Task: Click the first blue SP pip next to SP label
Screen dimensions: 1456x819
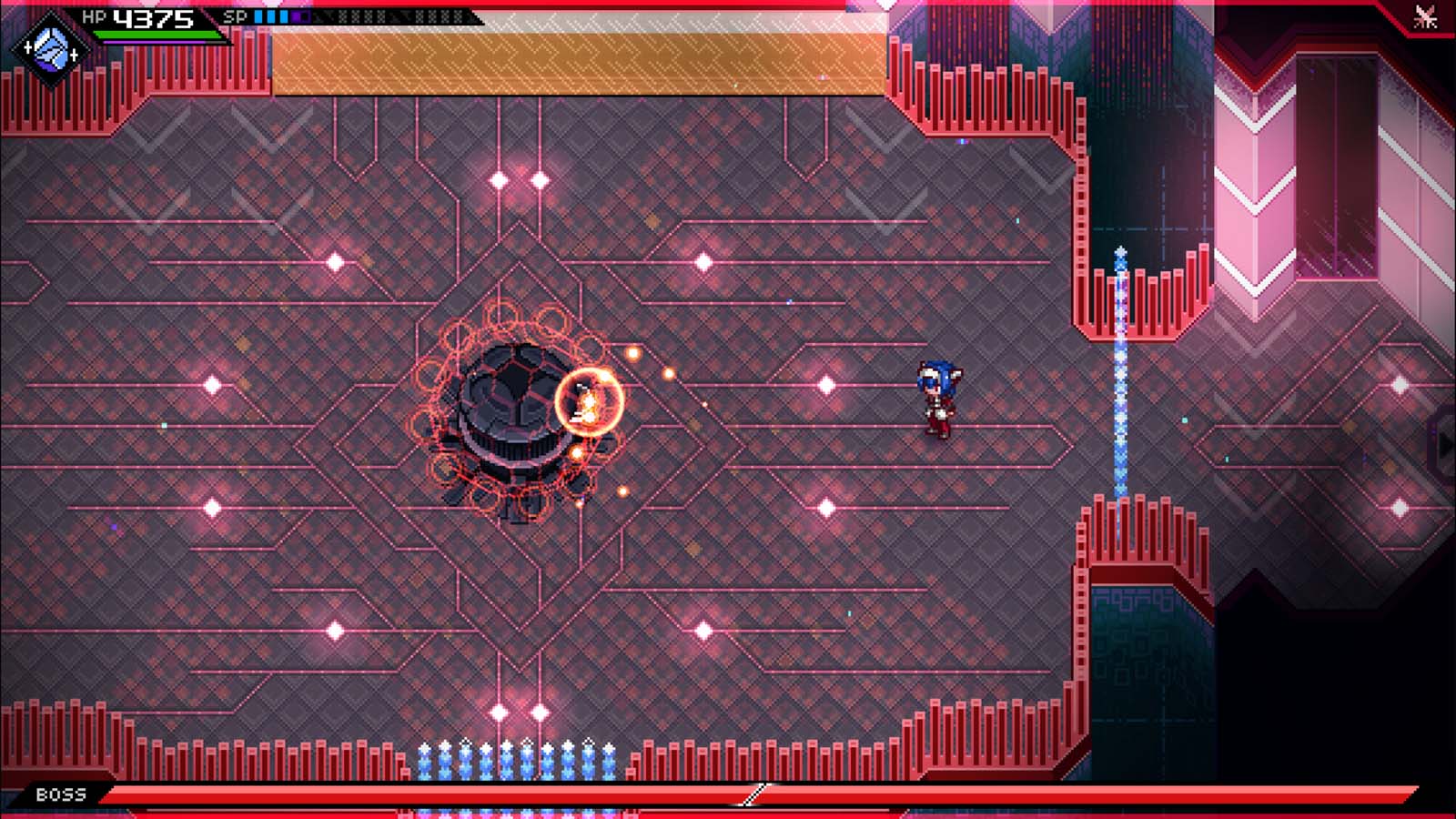Action: pos(258,17)
